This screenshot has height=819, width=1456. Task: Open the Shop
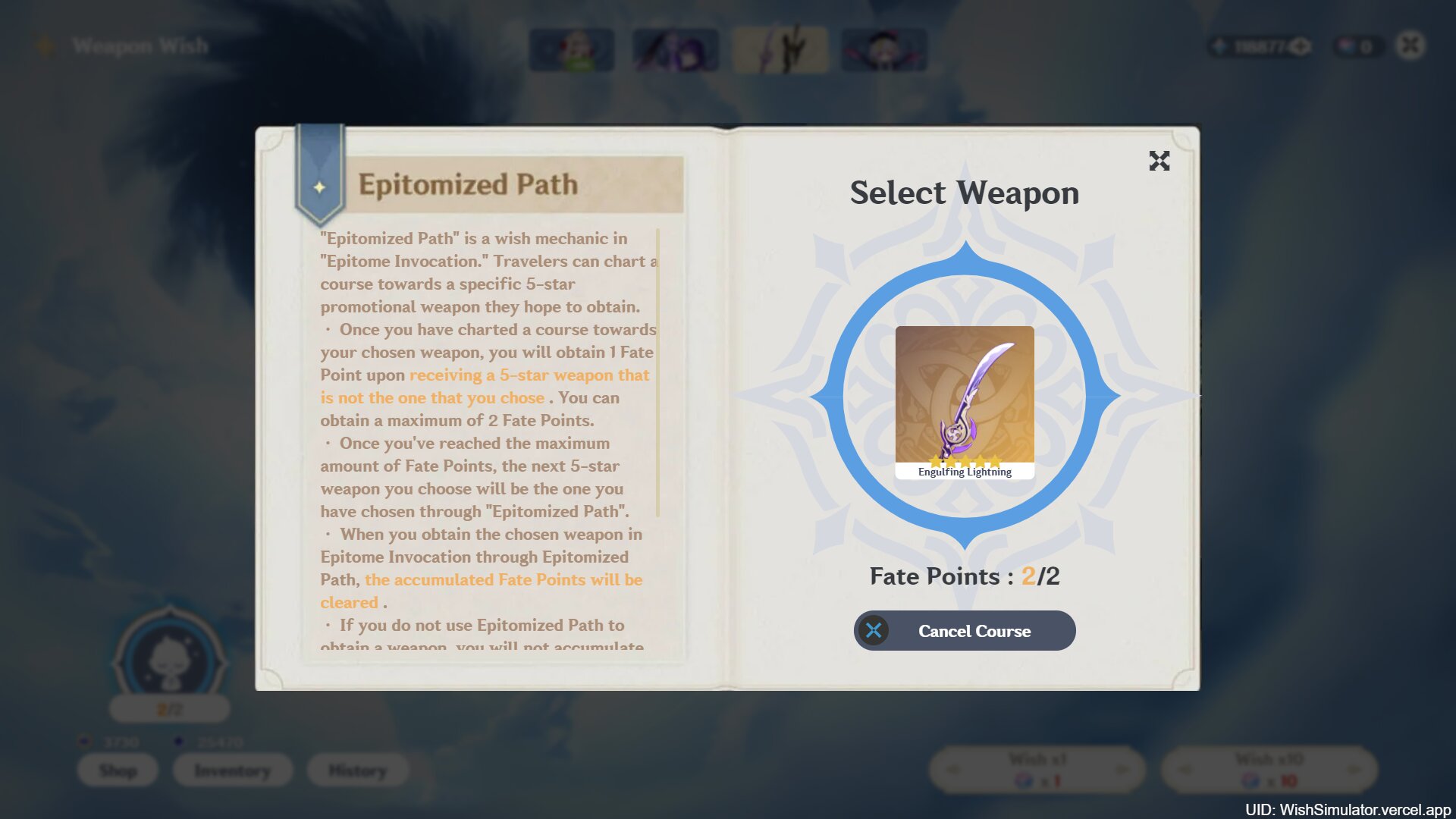pyautogui.click(x=118, y=770)
